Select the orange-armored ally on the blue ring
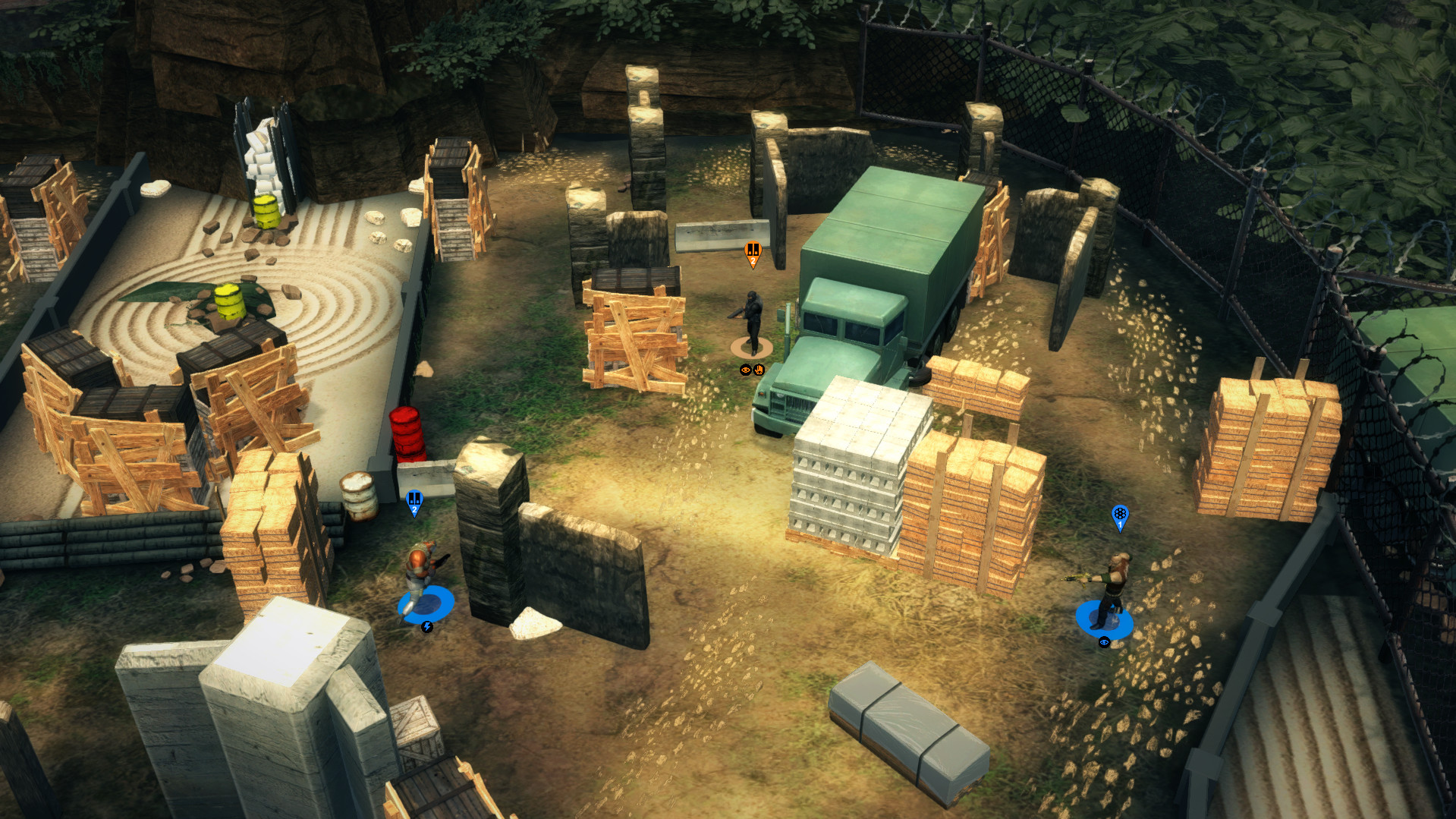The width and height of the screenshot is (1456, 819). coord(420,577)
